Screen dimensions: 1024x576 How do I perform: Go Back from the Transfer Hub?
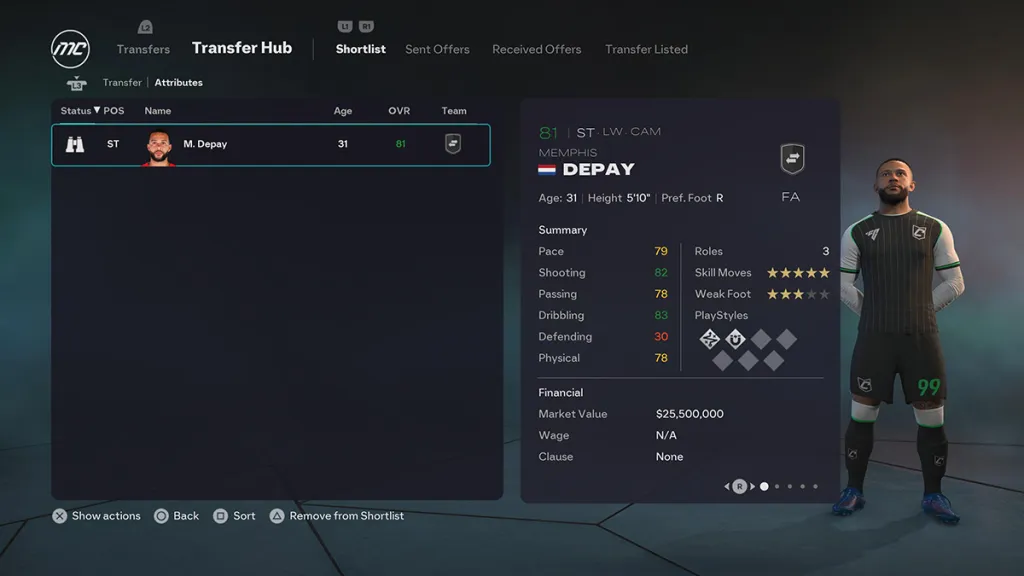176,516
